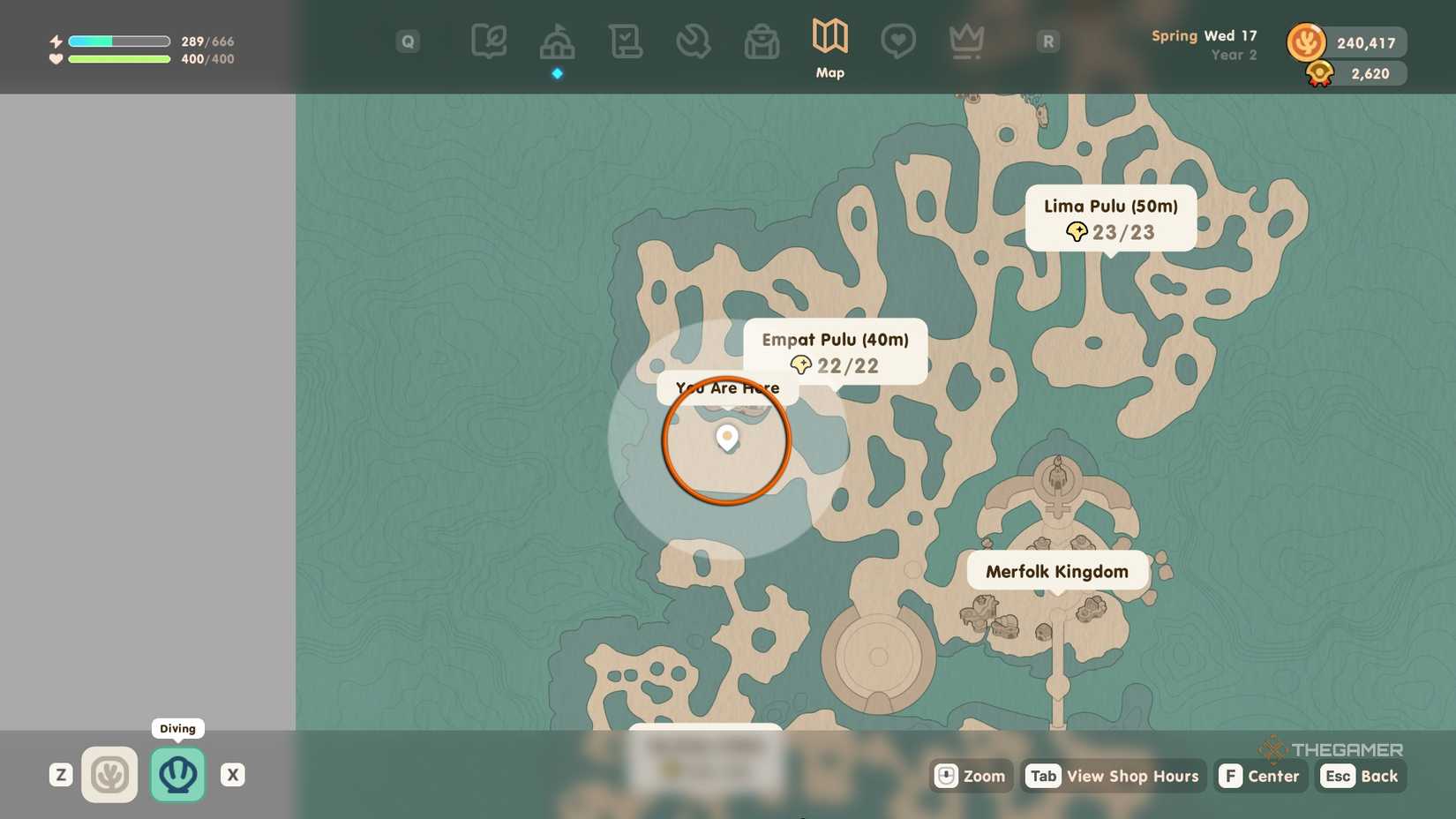Screen dimensions: 1456x819
Task: Select the quests scroll icon
Action: point(625,40)
